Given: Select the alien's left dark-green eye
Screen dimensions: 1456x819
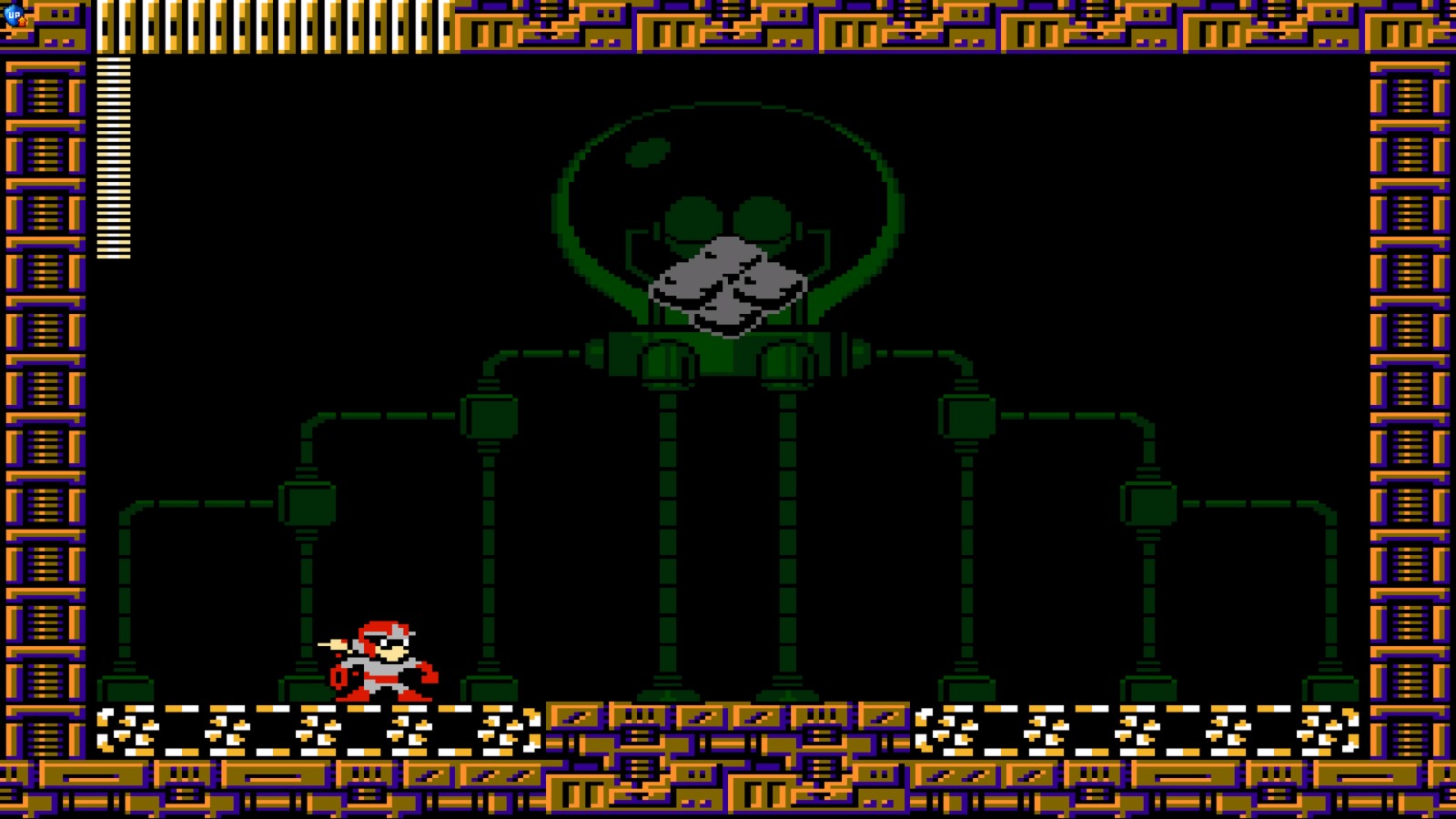Looking at the screenshot, I should pyautogui.click(x=694, y=217).
